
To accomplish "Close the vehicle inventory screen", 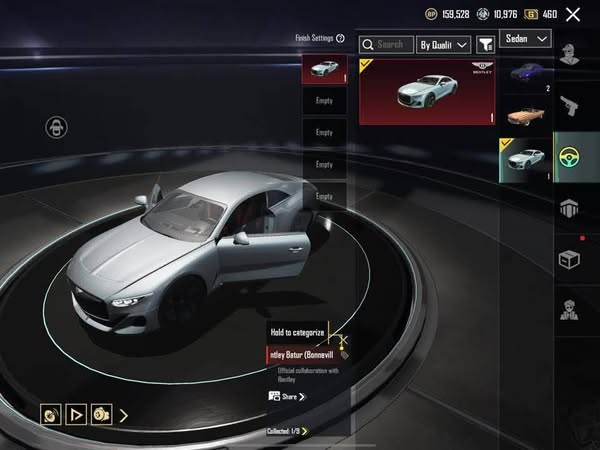I will tap(572, 14).
